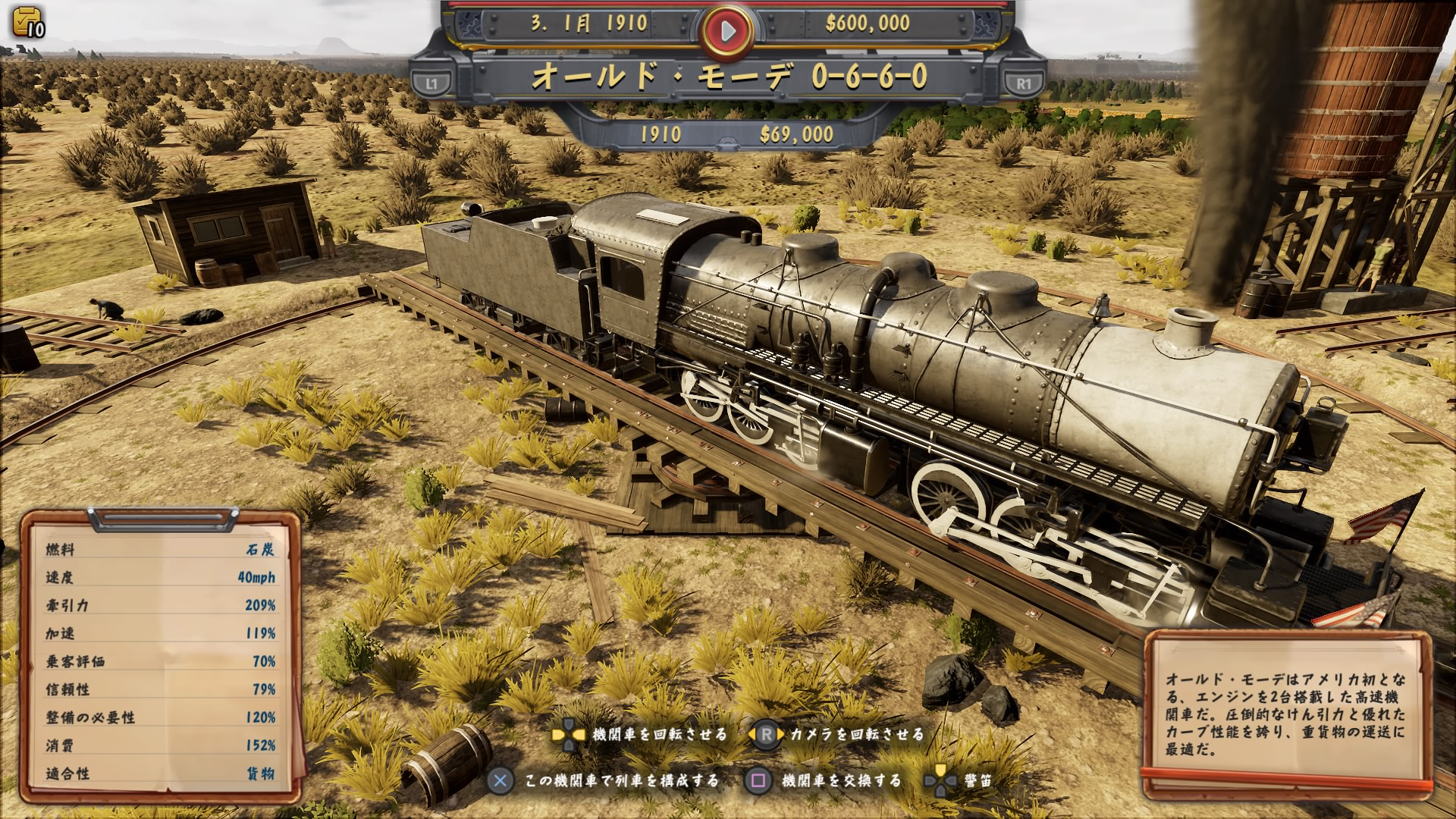Click the red play button to resume time
The height and width of the screenshot is (819, 1456).
727,30
